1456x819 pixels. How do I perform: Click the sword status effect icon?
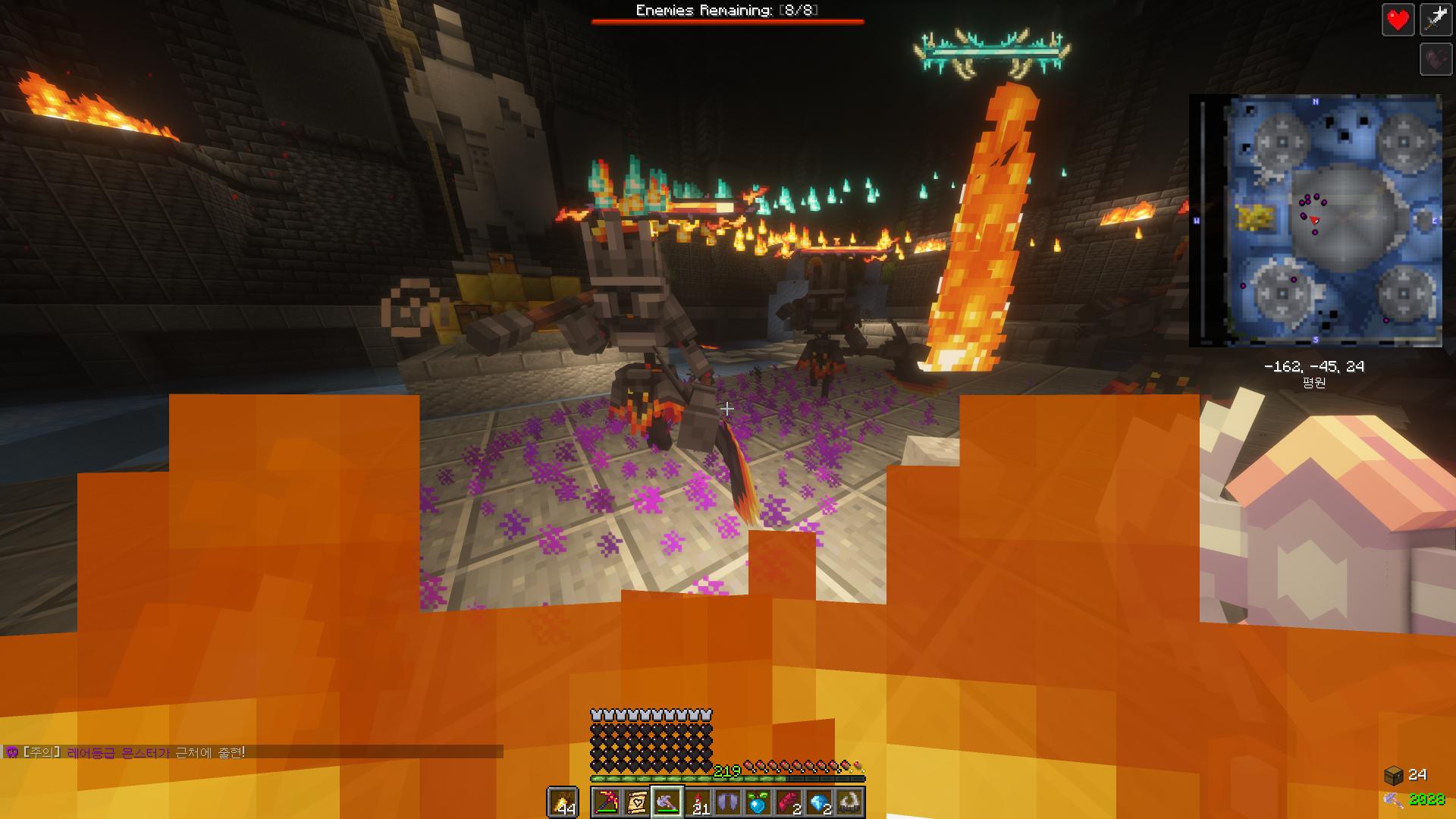pyautogui.click(x=1436, y=20)
